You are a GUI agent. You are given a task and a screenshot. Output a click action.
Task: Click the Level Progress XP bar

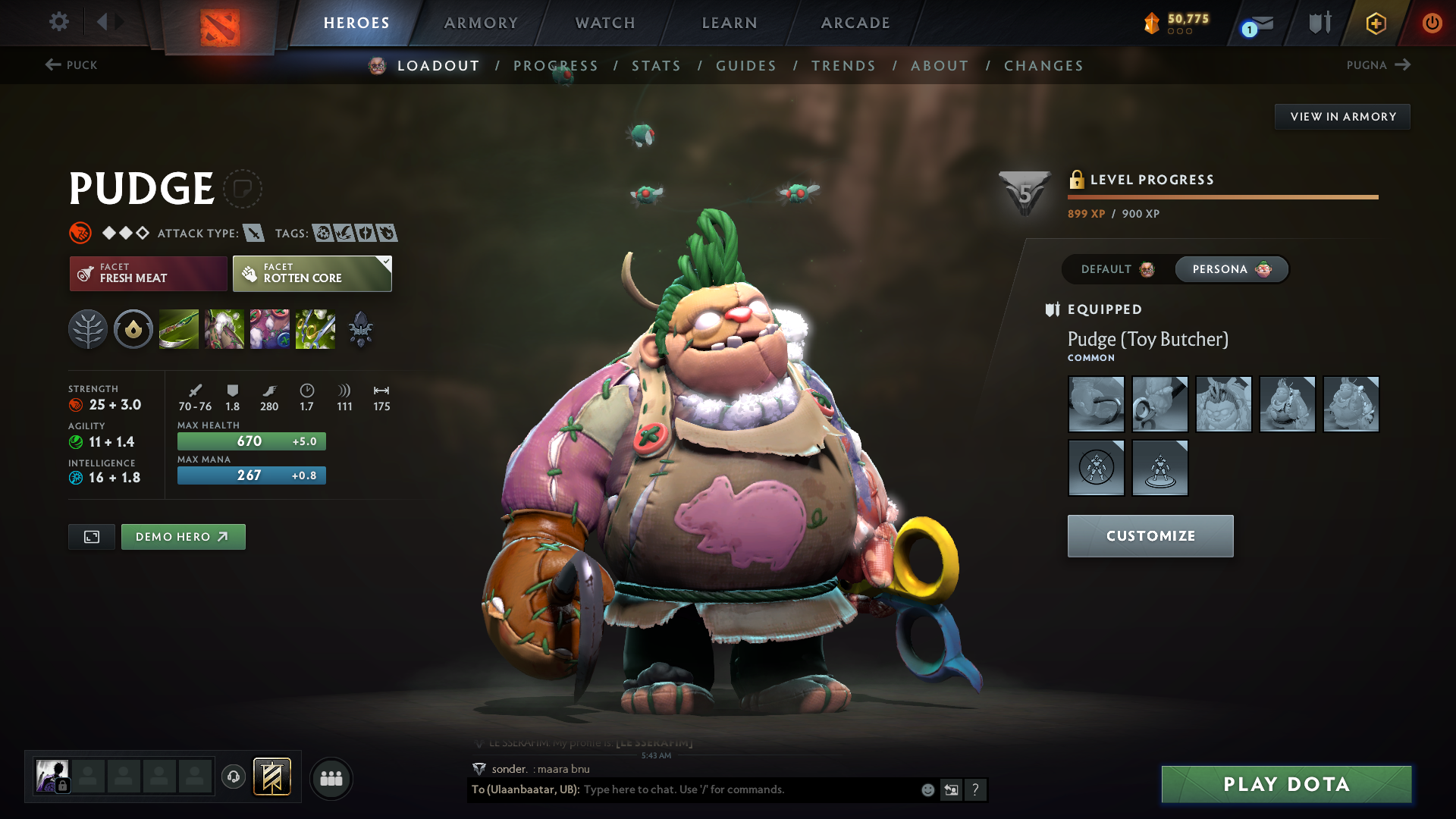click(1222, 196)
